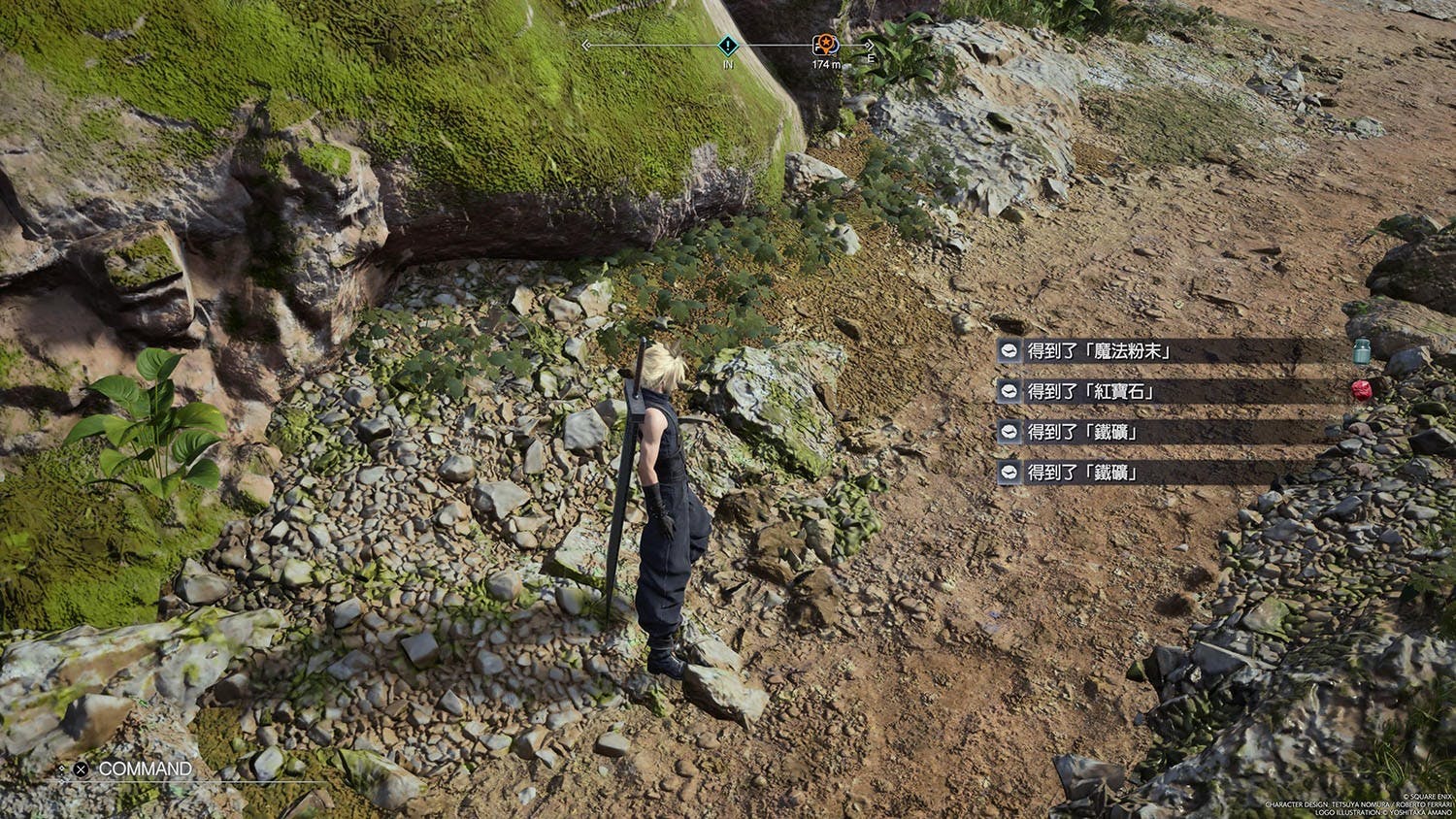The width and height of the screenshot is (1456, 819).
Task: Click the red ruby item icon
Action: pyautogui.click(x=1361, y=391)
